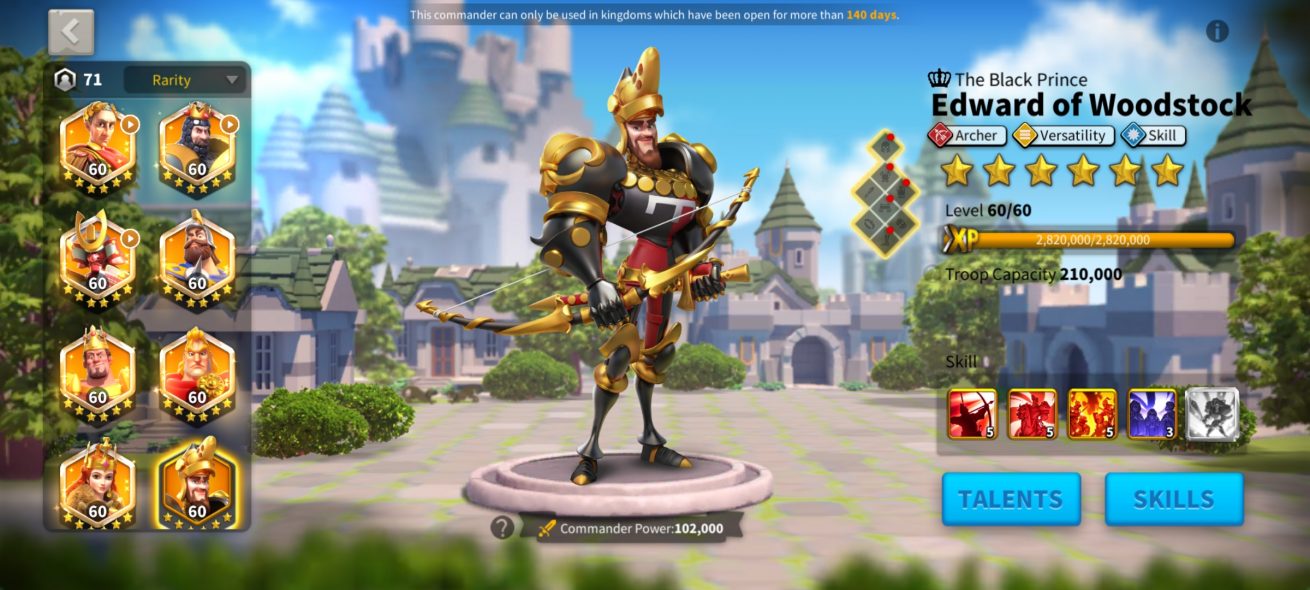This screenshot has height=590, width=1310.
Task: Click the Commander Power question mark help
Action: (x=502, y=527)
